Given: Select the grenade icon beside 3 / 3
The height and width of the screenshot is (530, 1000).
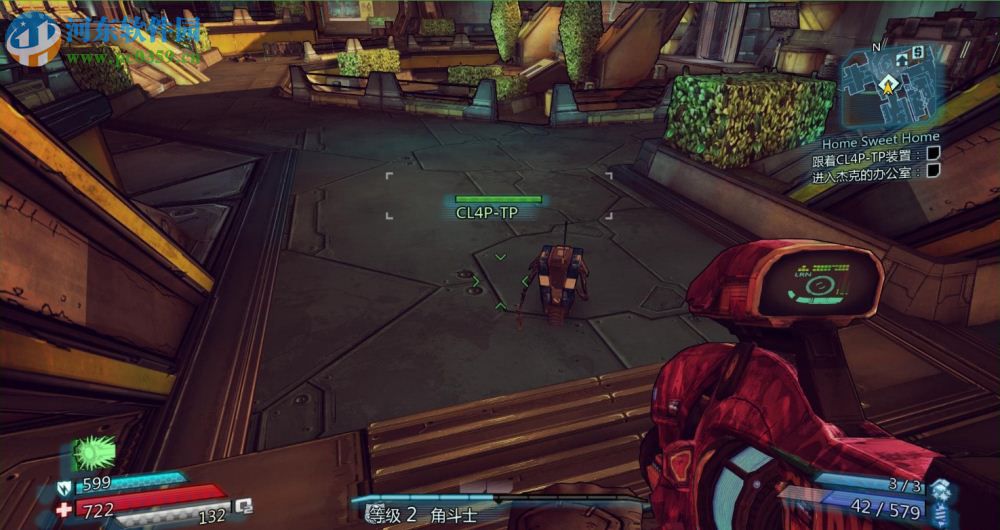Looking at the screenshot, I should tap(939, 487).
